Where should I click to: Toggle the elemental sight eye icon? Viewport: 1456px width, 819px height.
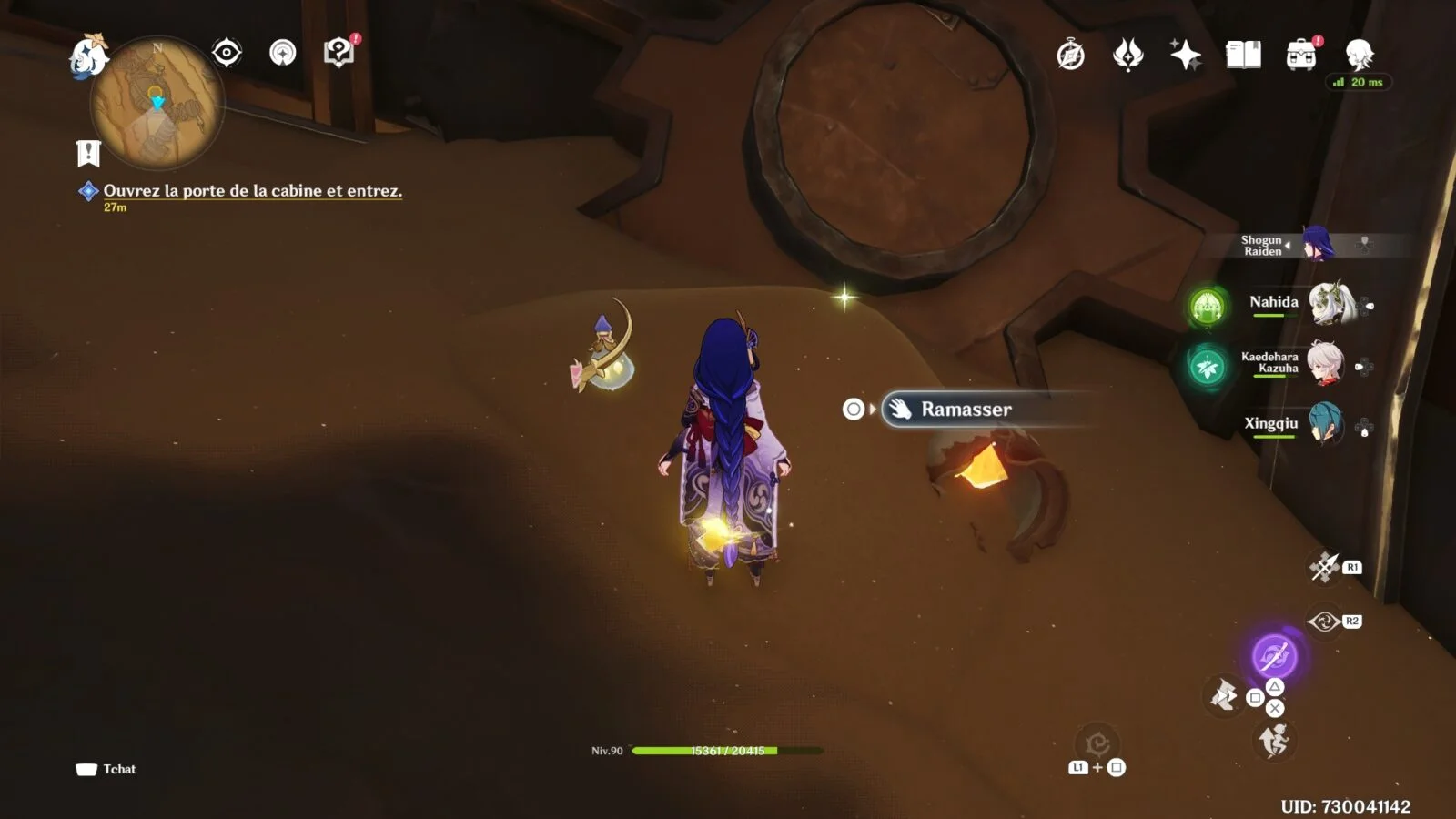coord(227,53)
